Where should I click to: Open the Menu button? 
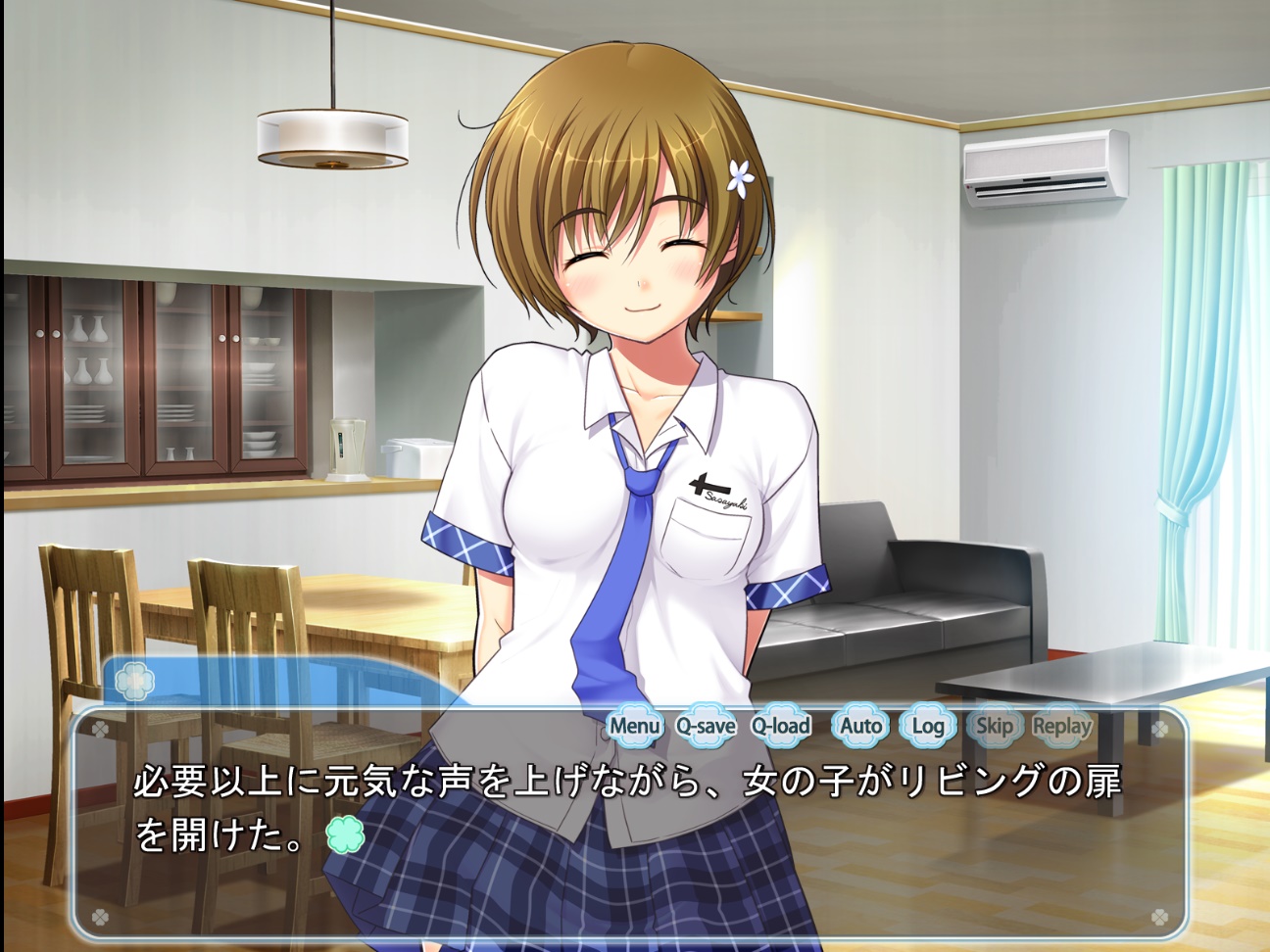pyautogui.click(x=634, y=726)
